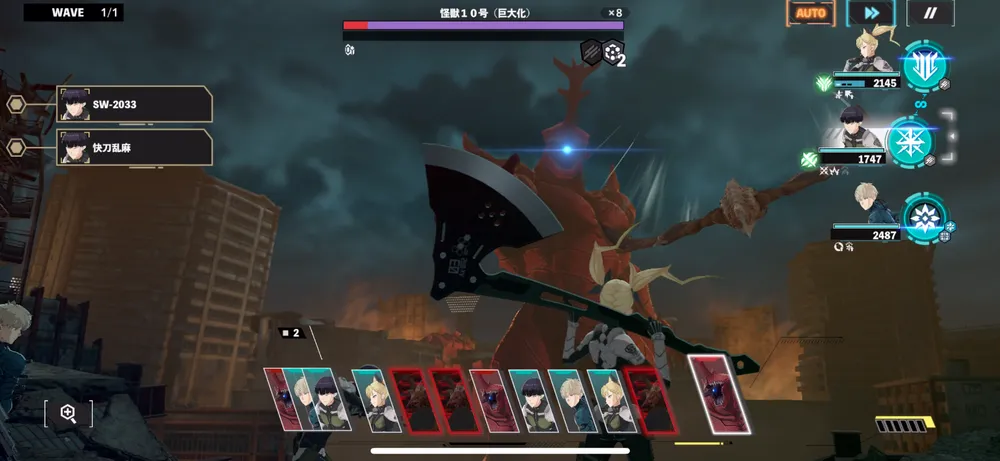Select the SW-2033 skill entry
This screenshot has width=1000, height=461.
click(135, 104)
